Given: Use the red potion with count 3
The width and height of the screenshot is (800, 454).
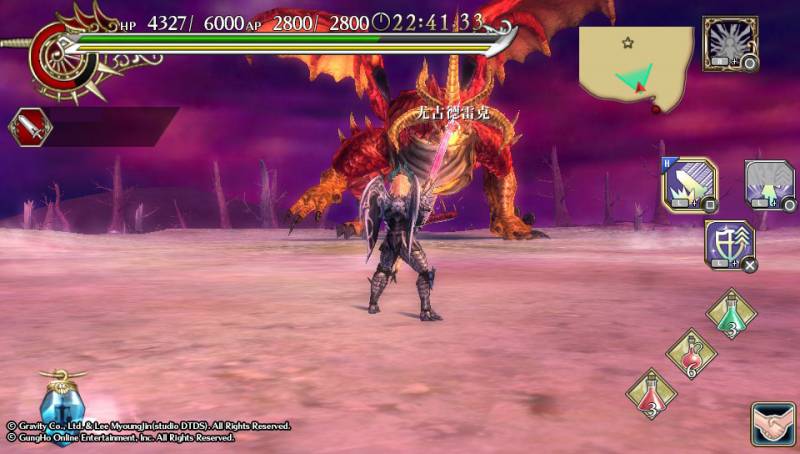Looking at the screenshot, I should (x=651, y=394).
